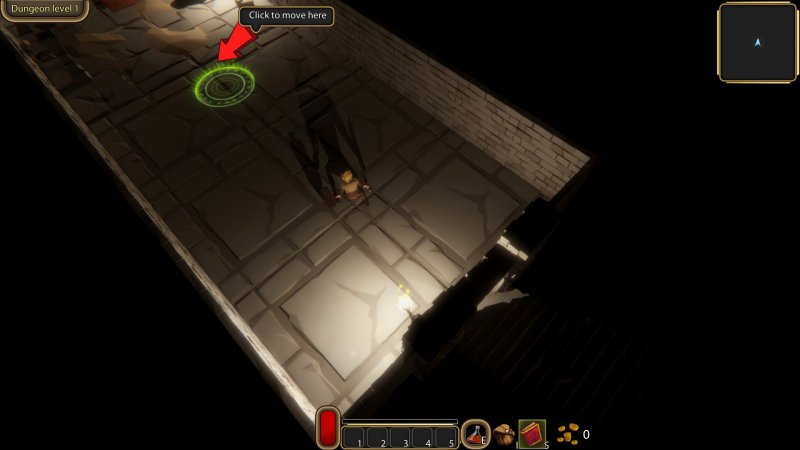This screenshot has width=800, height=450.
Task: Select hotbar slot number 1
Action: (354, 437)
